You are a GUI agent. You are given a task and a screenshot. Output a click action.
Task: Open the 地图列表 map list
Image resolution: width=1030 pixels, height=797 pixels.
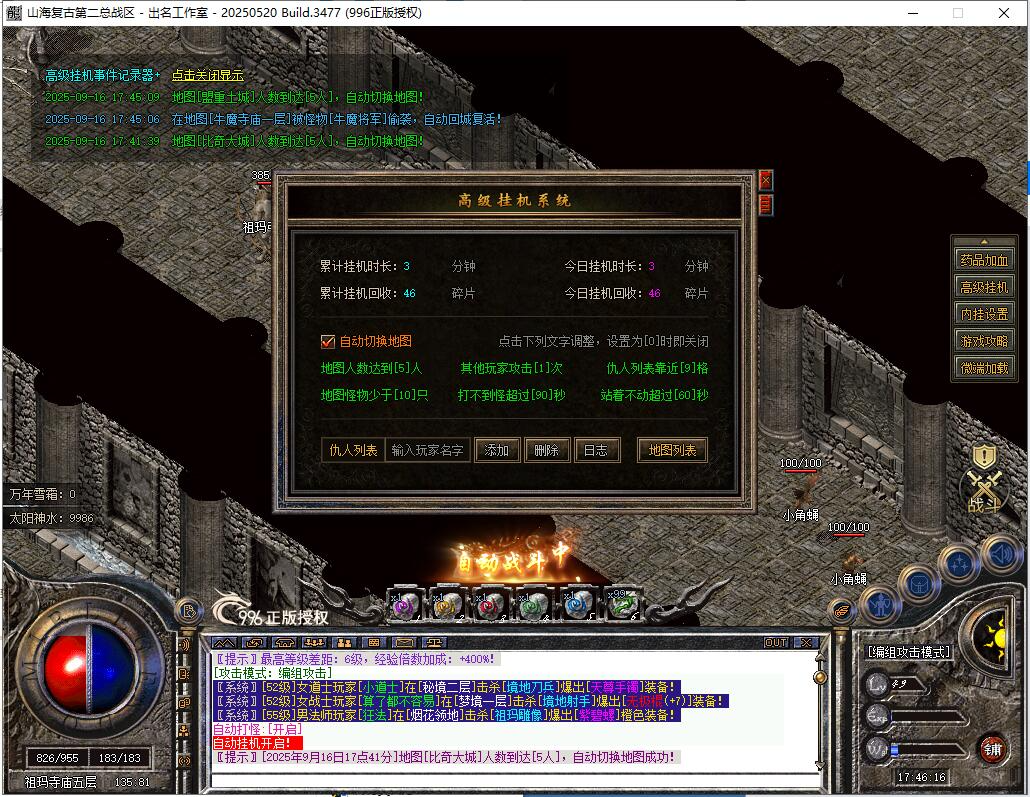pyautogui.click(x=672, y=450)
